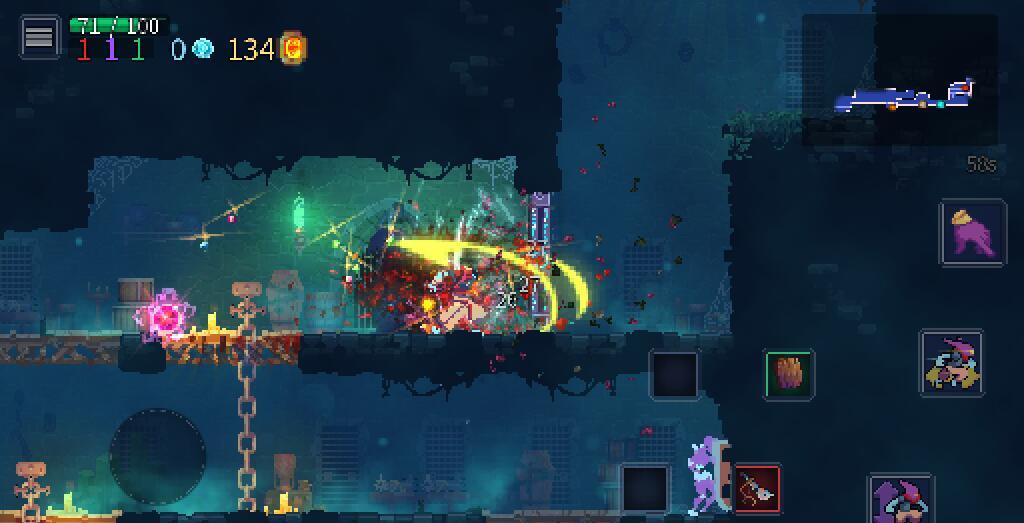The image size is (1024, 523).
Task: Open the hamburger pause menu
Action: (39, 38)
